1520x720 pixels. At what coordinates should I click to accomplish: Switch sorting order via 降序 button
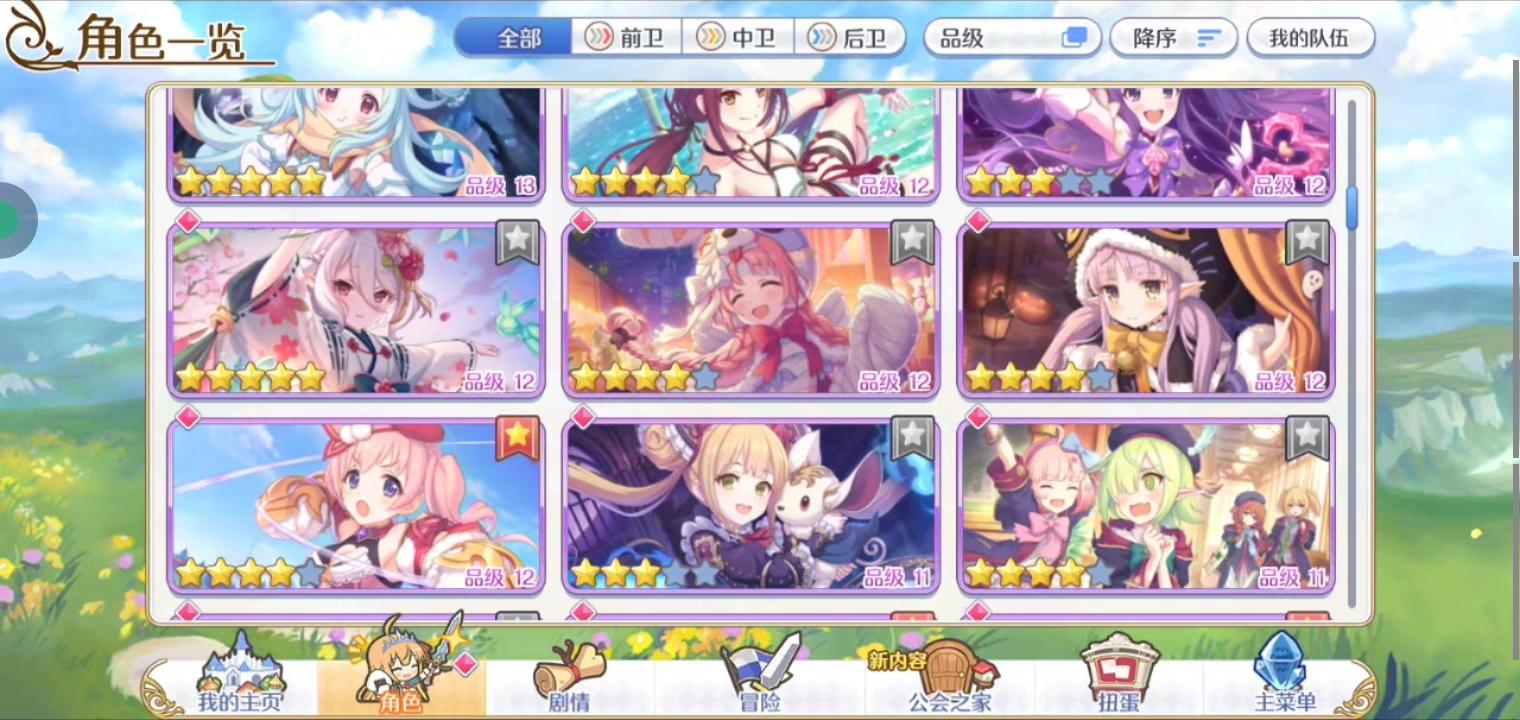(x=1173, y=37)
